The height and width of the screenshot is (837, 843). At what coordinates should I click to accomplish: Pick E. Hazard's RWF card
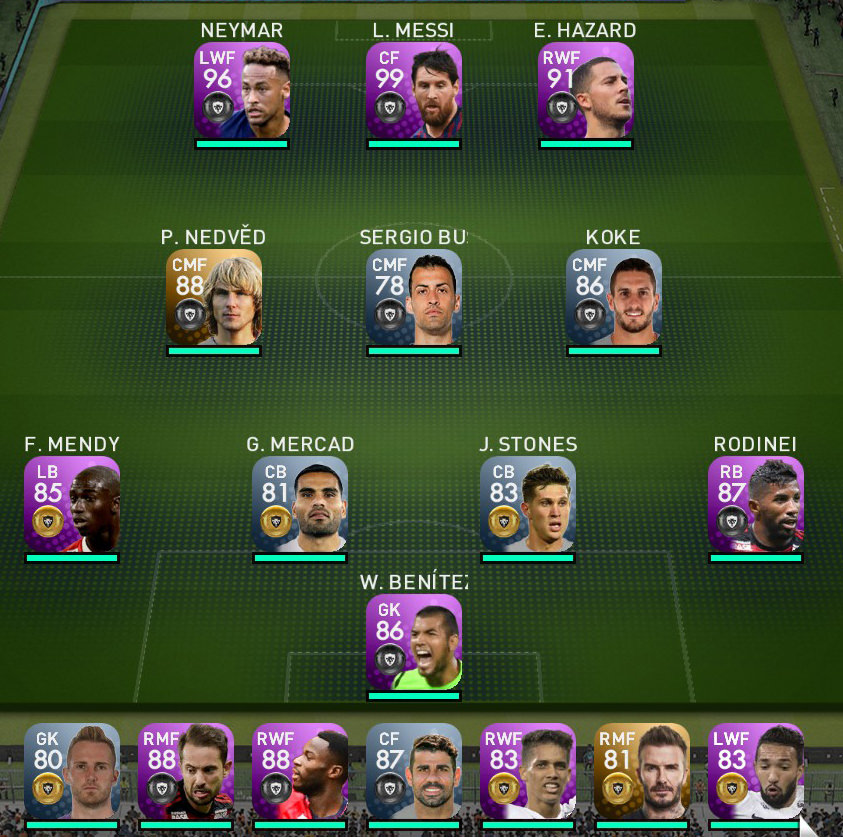click(x=586, y=90)
